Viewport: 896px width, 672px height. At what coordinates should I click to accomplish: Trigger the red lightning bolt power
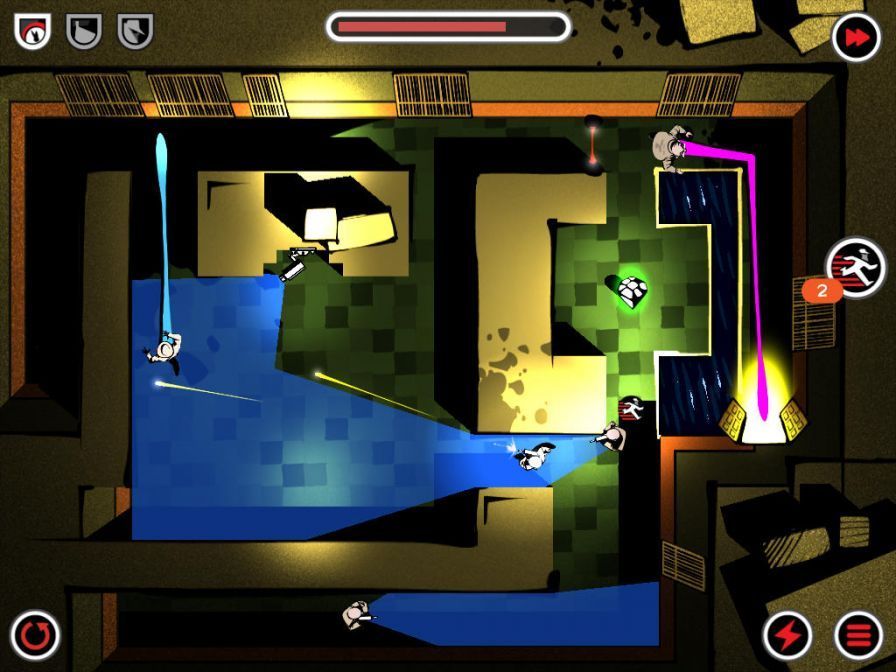pos(787,635)
